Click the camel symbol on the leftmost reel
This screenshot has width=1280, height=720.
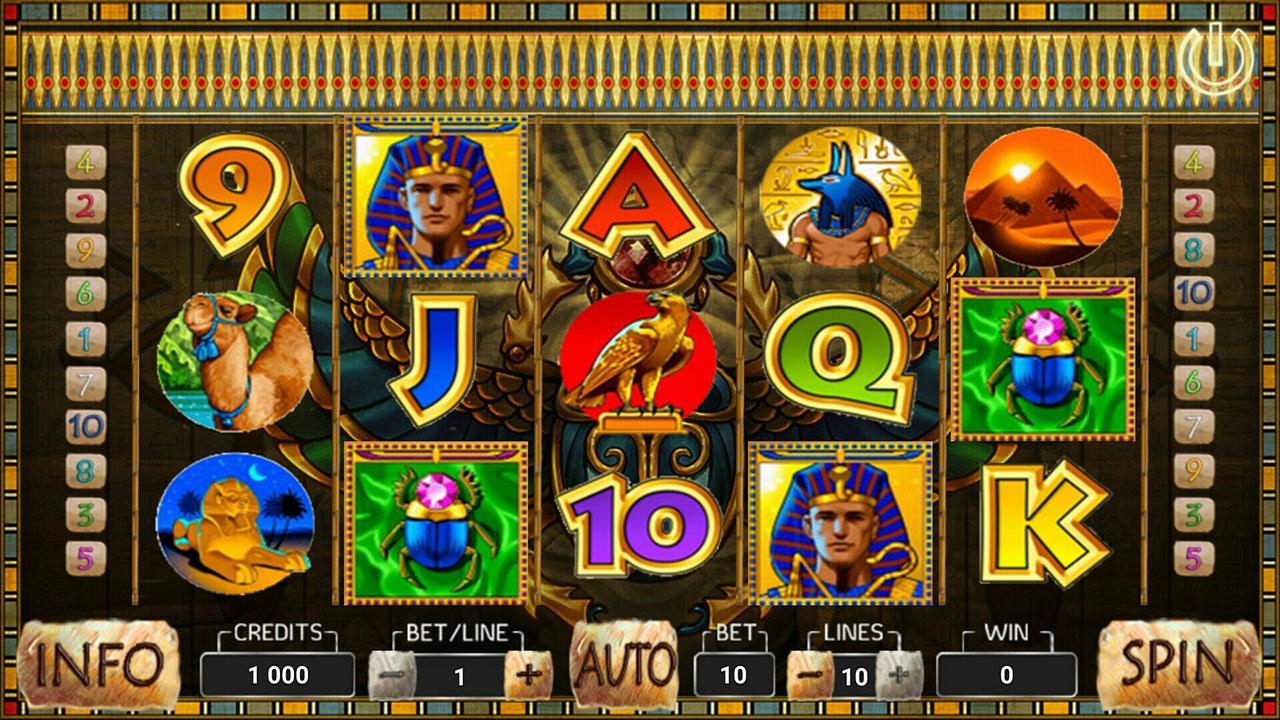232,357
